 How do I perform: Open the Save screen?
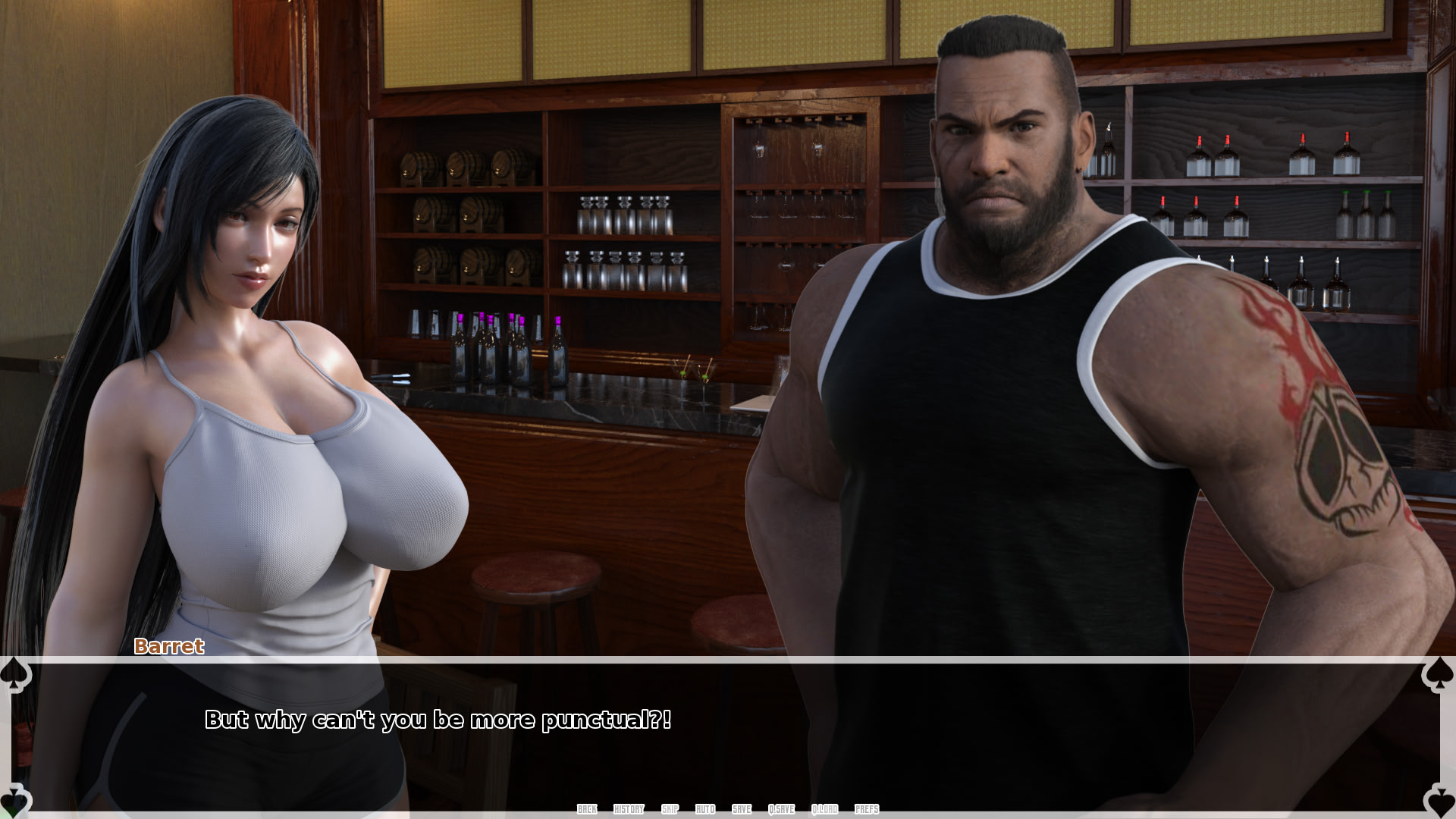tap(742, 809)
